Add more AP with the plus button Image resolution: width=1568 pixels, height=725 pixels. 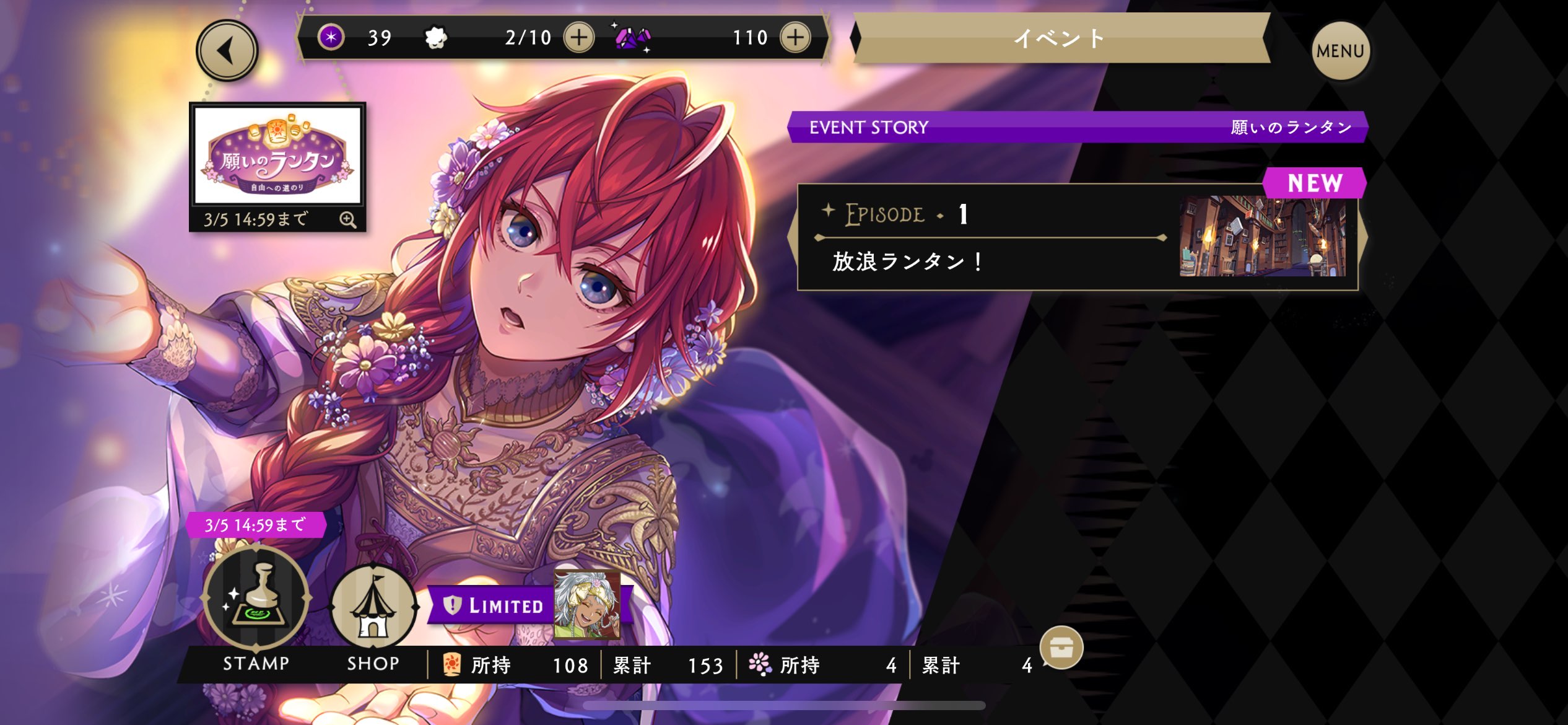[x=578, y=38]
